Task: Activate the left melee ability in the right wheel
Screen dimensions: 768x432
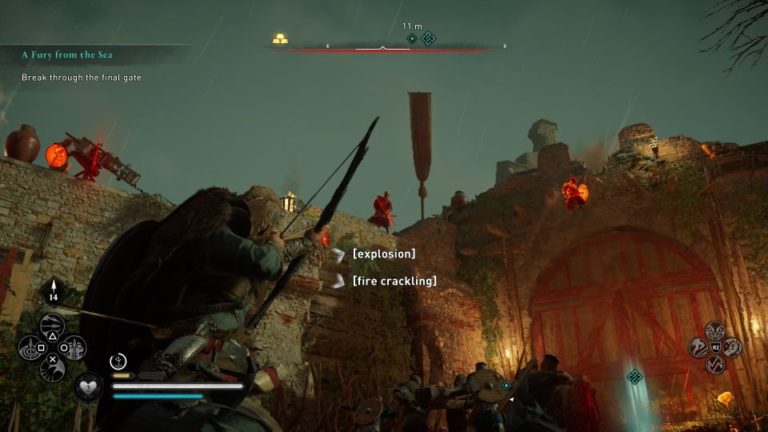Action: point(698,347)
